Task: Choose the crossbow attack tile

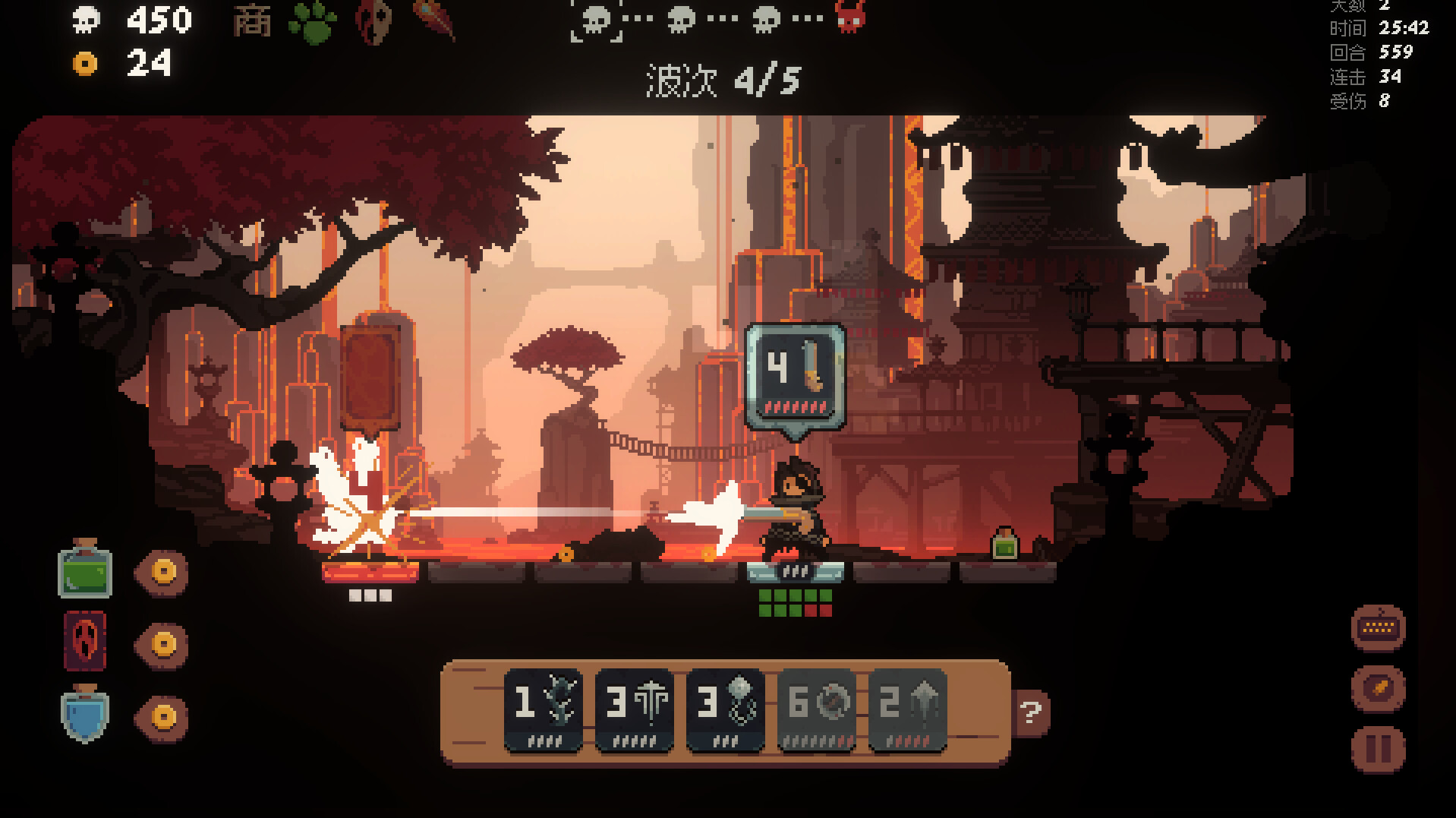Action: [635, 709]
